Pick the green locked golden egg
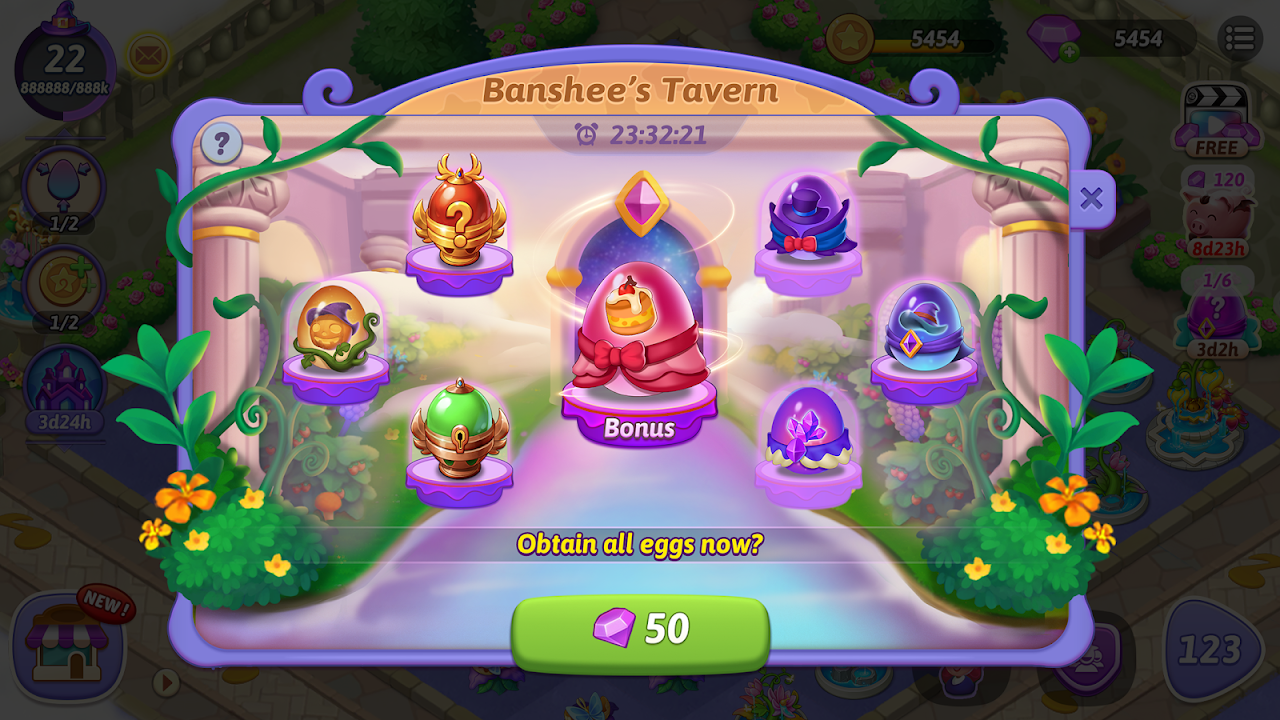Image resolution: width=1280 pixels, height=720 pixels. pyautogui.click(x=459, y=430)
